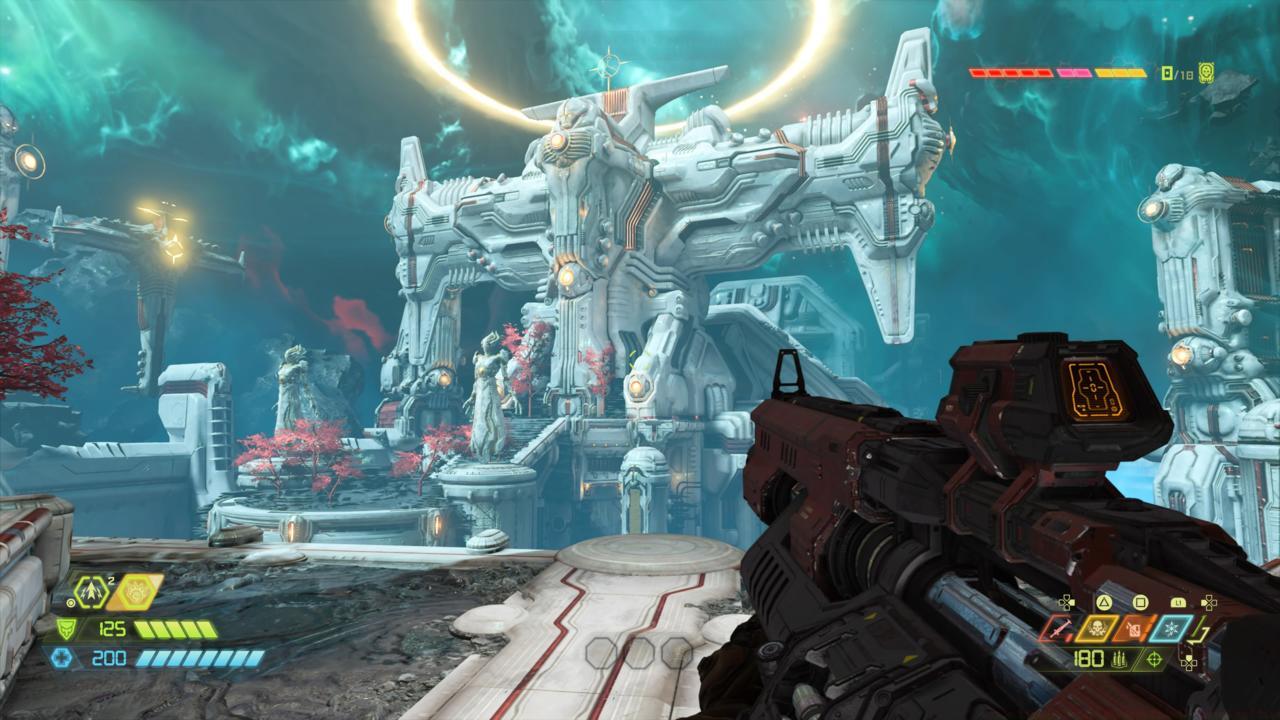Click the green armor shield icon
1280x720 pixels.
click(67, 629)
